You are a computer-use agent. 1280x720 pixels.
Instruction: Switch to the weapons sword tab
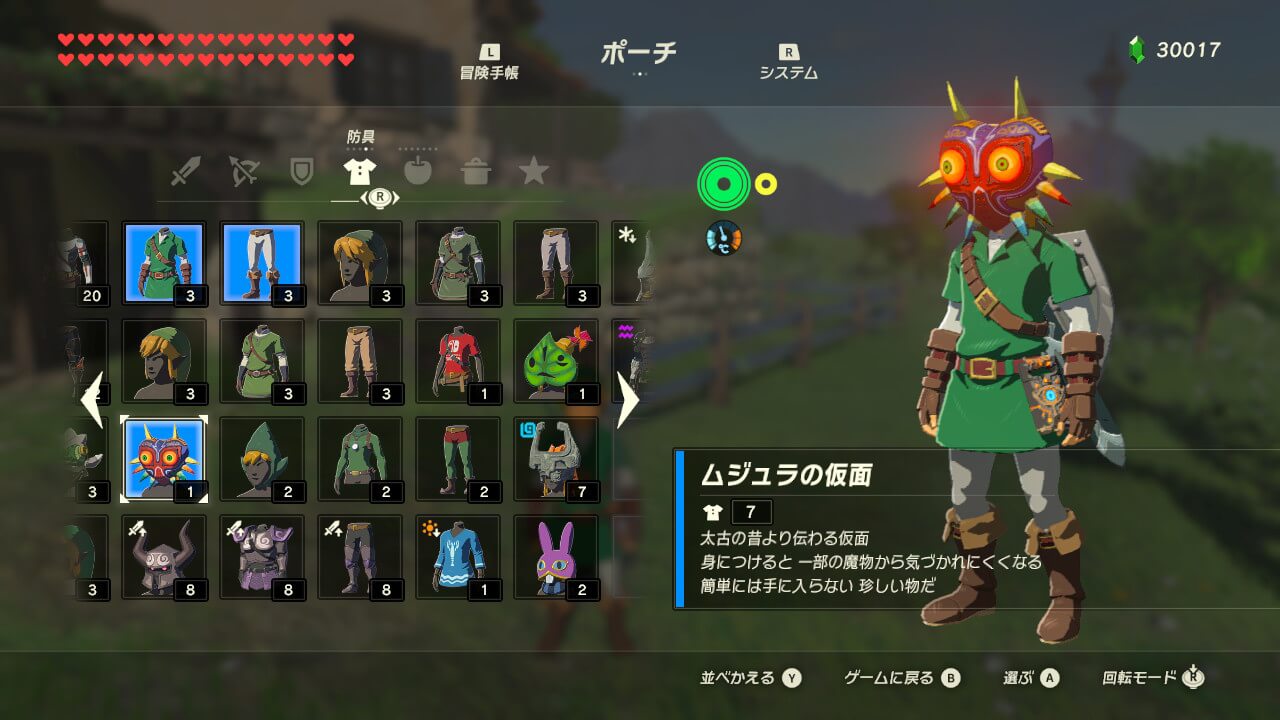click(185, 171)
